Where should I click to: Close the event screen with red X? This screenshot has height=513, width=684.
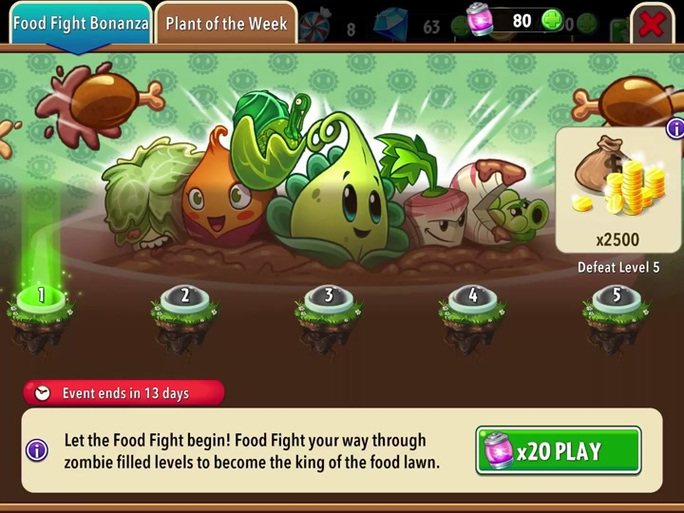click(x=652, y=23)
